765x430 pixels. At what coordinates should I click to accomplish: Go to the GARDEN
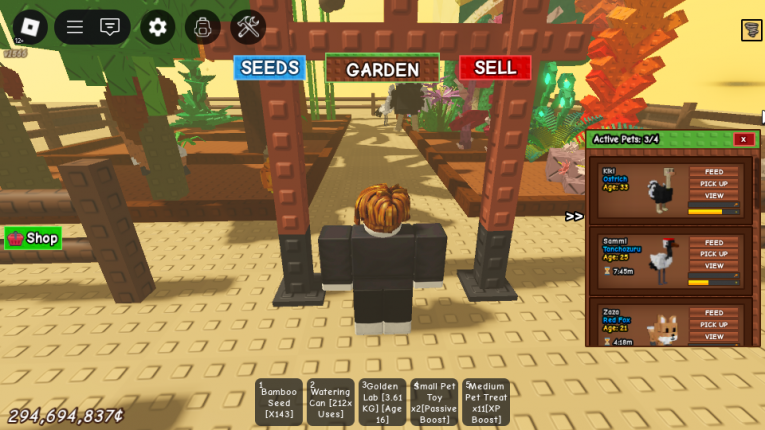point(382,69)
